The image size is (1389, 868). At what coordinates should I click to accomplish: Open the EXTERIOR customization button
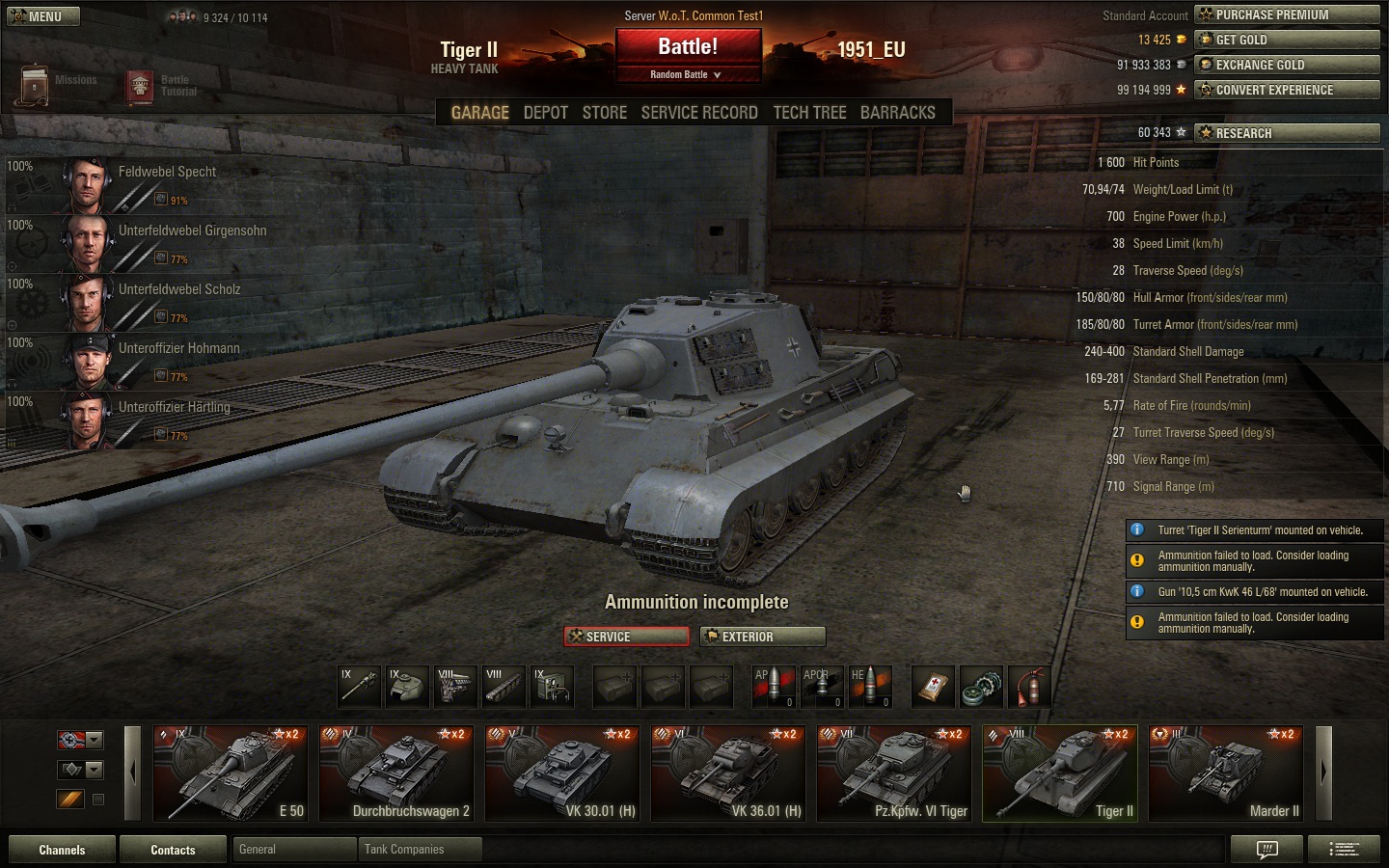(763, 637)
